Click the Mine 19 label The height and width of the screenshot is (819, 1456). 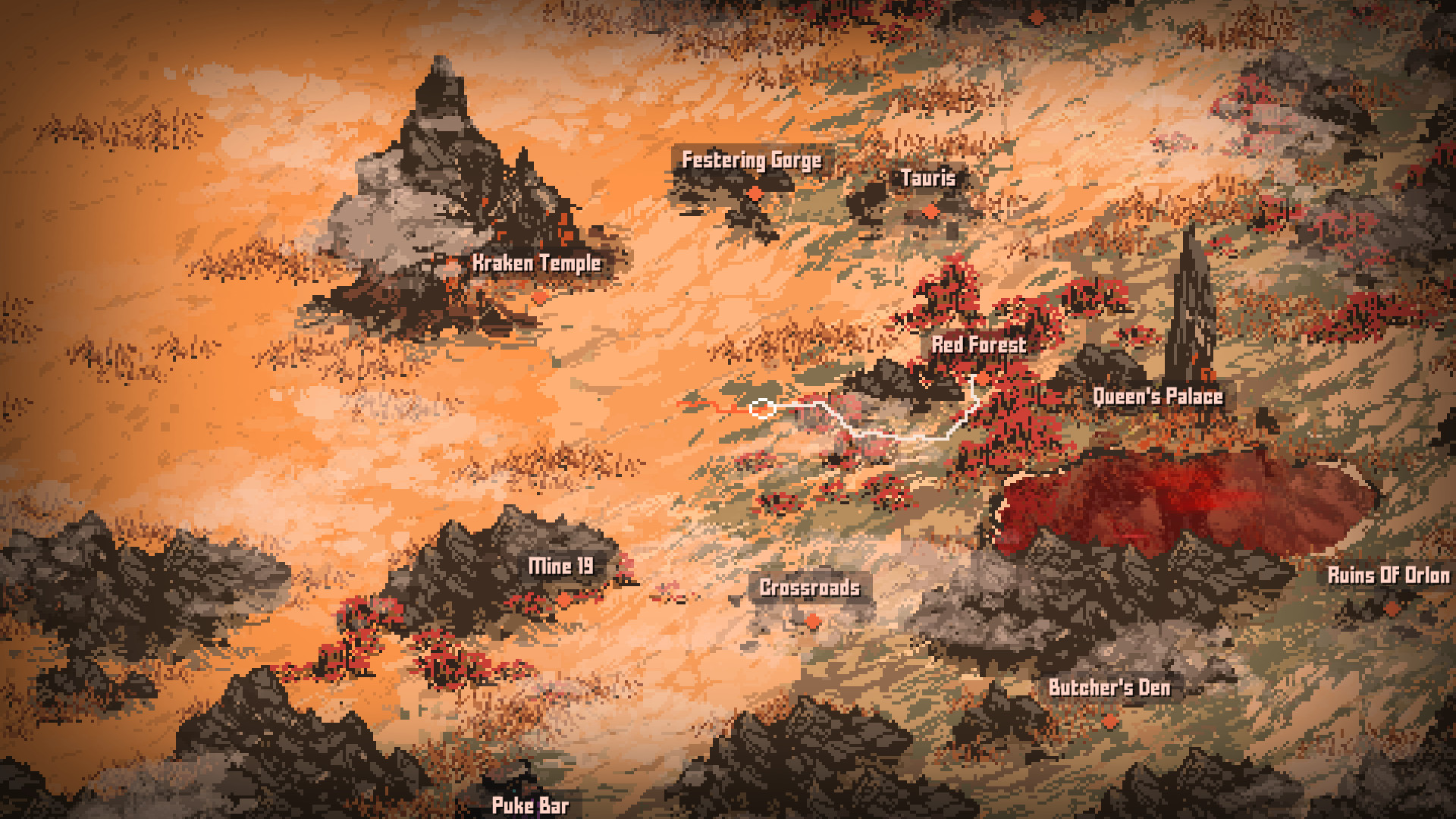coord(563,566)
